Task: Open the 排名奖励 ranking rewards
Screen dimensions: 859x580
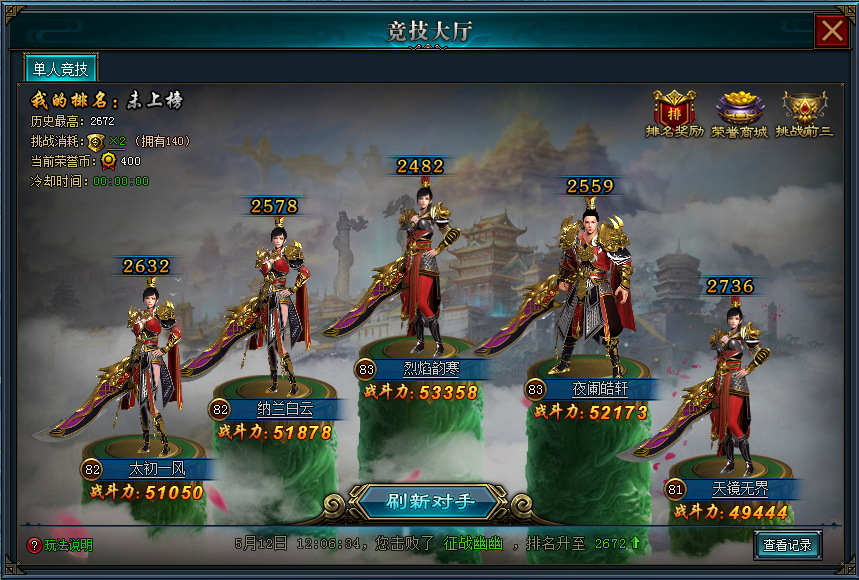Action: click(674, 113)
